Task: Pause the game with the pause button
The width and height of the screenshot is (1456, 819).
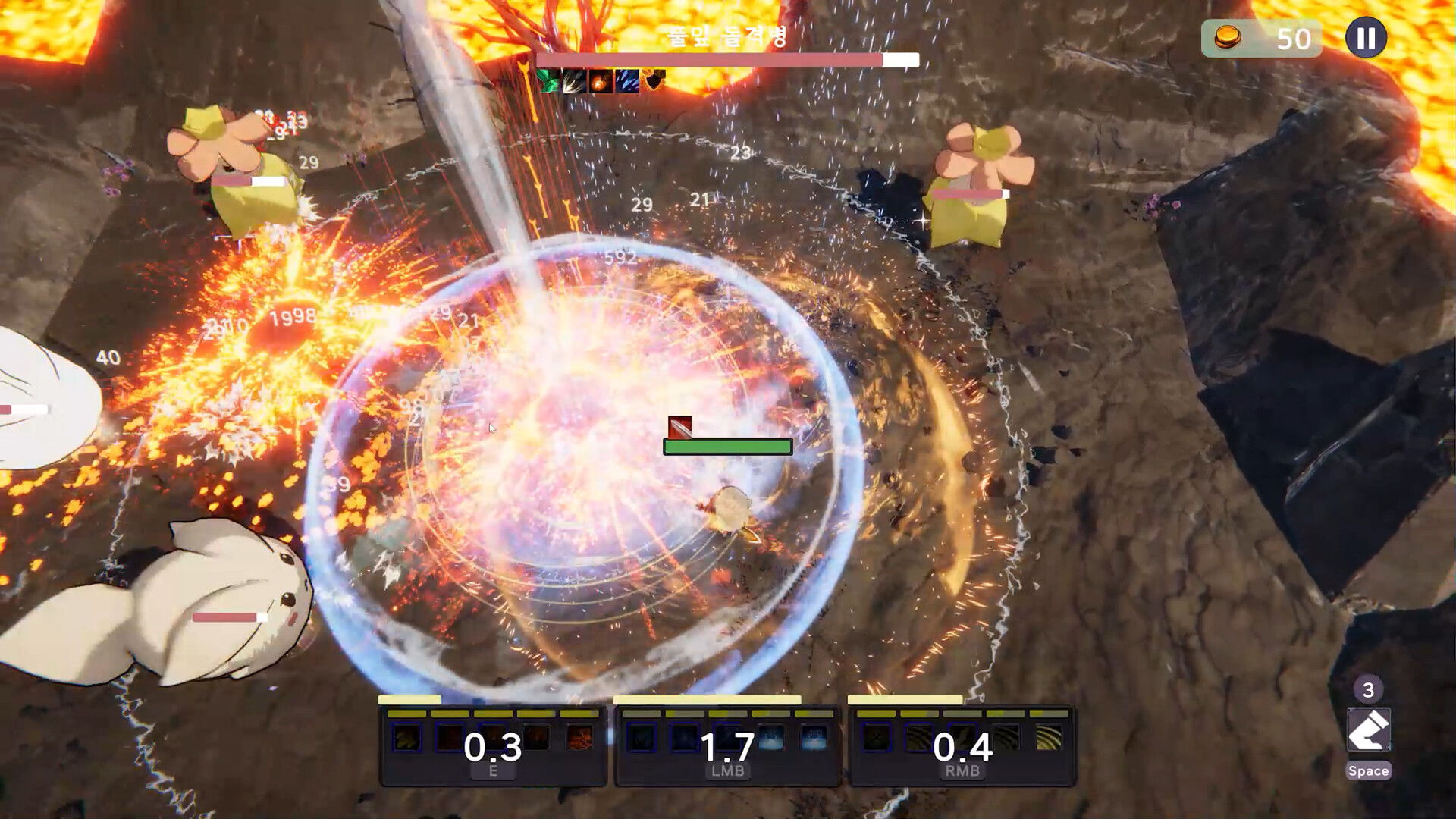Action: click(1366, 38)
